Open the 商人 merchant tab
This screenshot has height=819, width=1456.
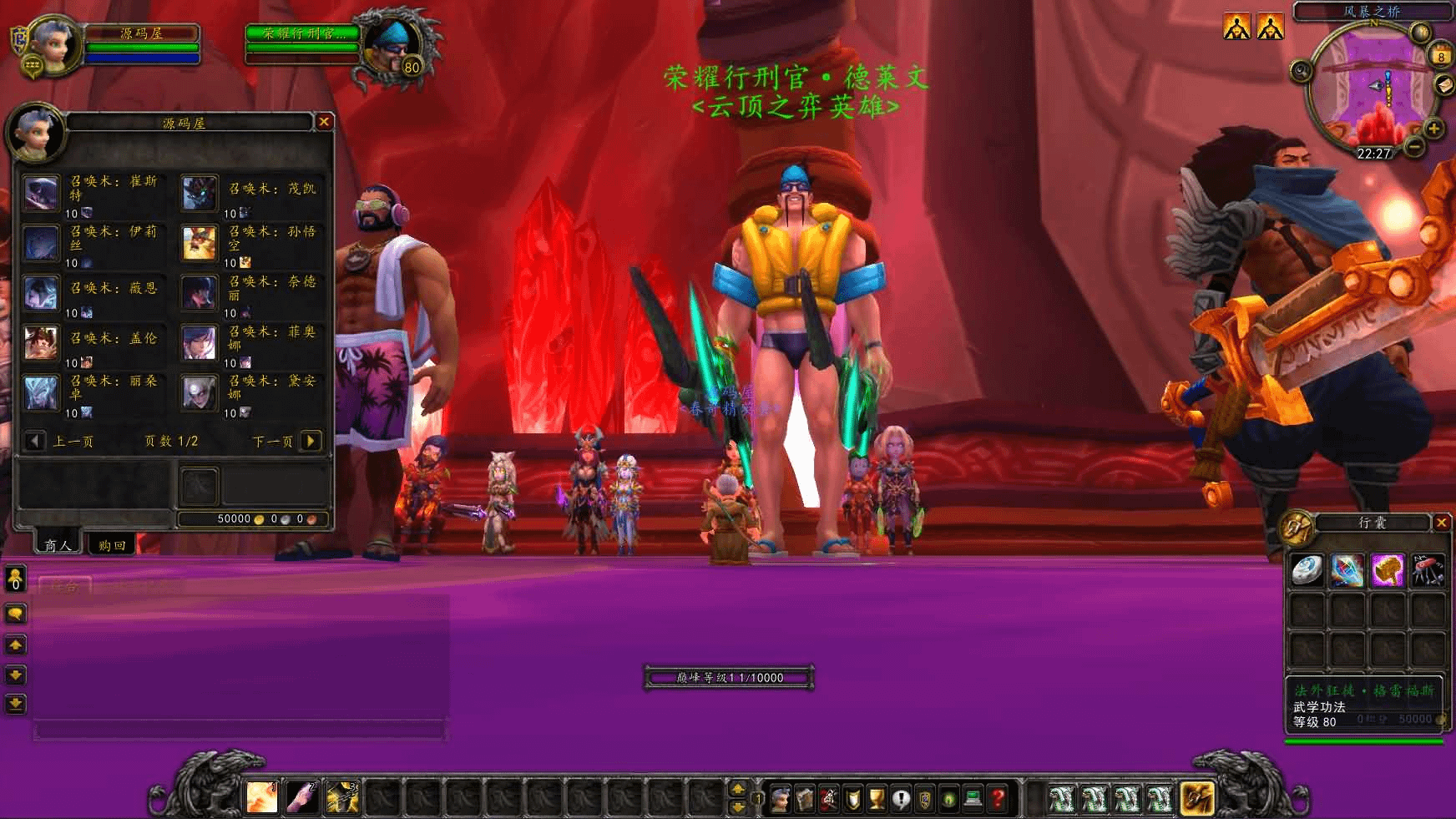(58, 545)
